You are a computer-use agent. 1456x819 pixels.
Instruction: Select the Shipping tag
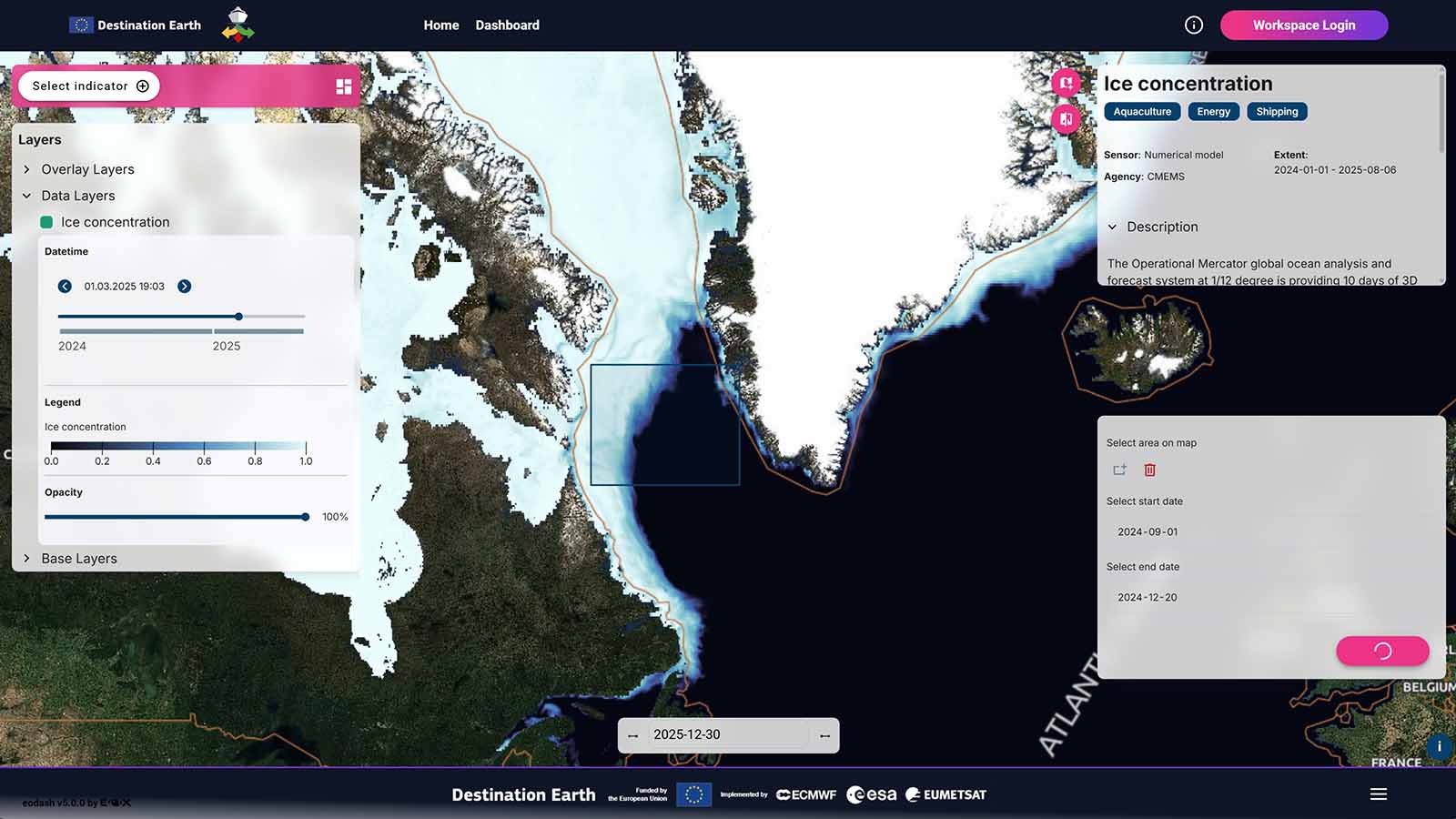1277,112
